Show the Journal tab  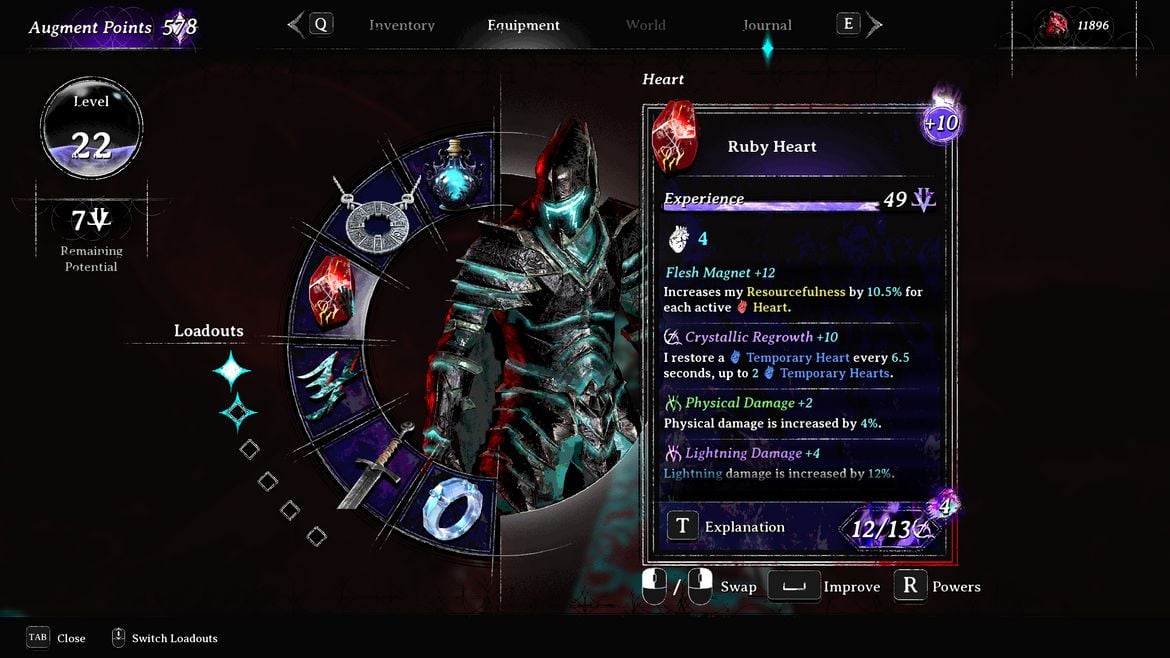coord(767,25)
